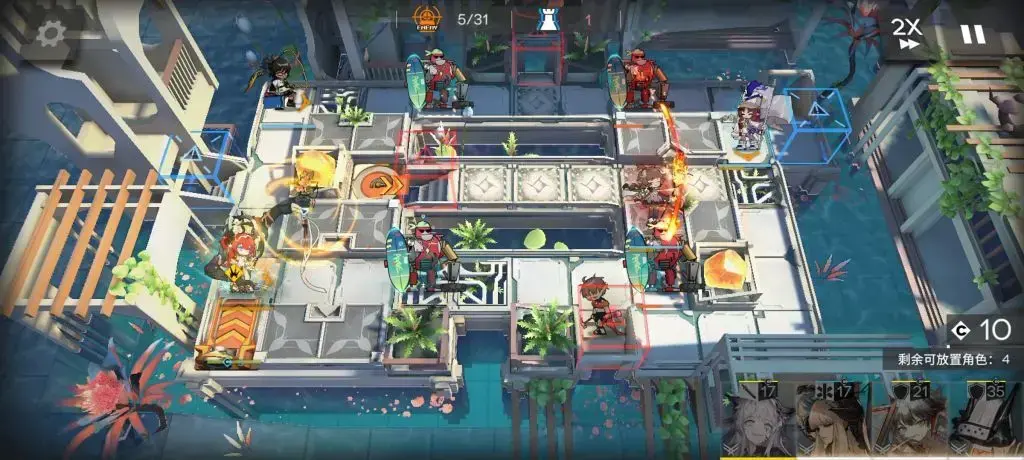Select the silver-haired operator card costing 17
The height and width of the screenshot is (460, 1024).
point(758,421)
